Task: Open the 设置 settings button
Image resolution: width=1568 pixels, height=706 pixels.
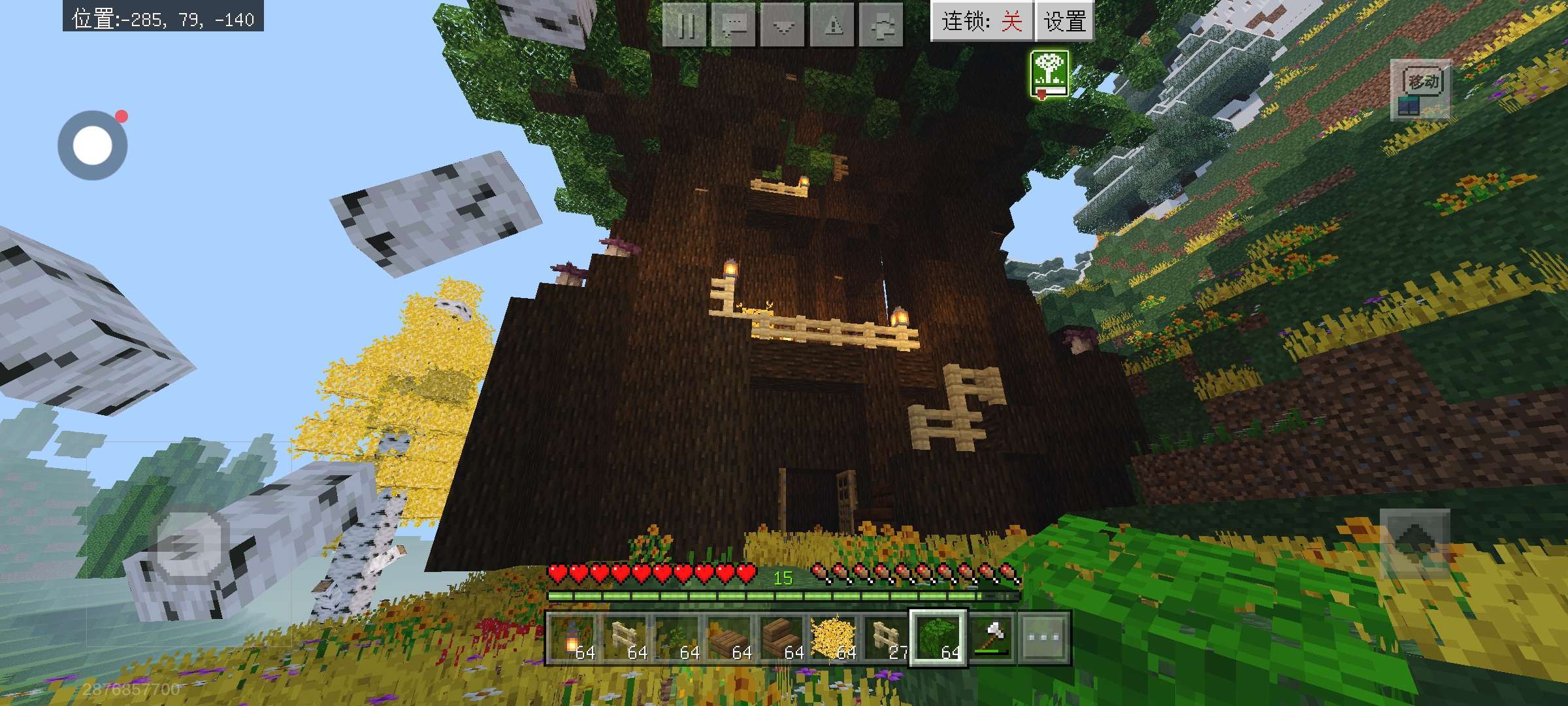Action: (1064, 22)
